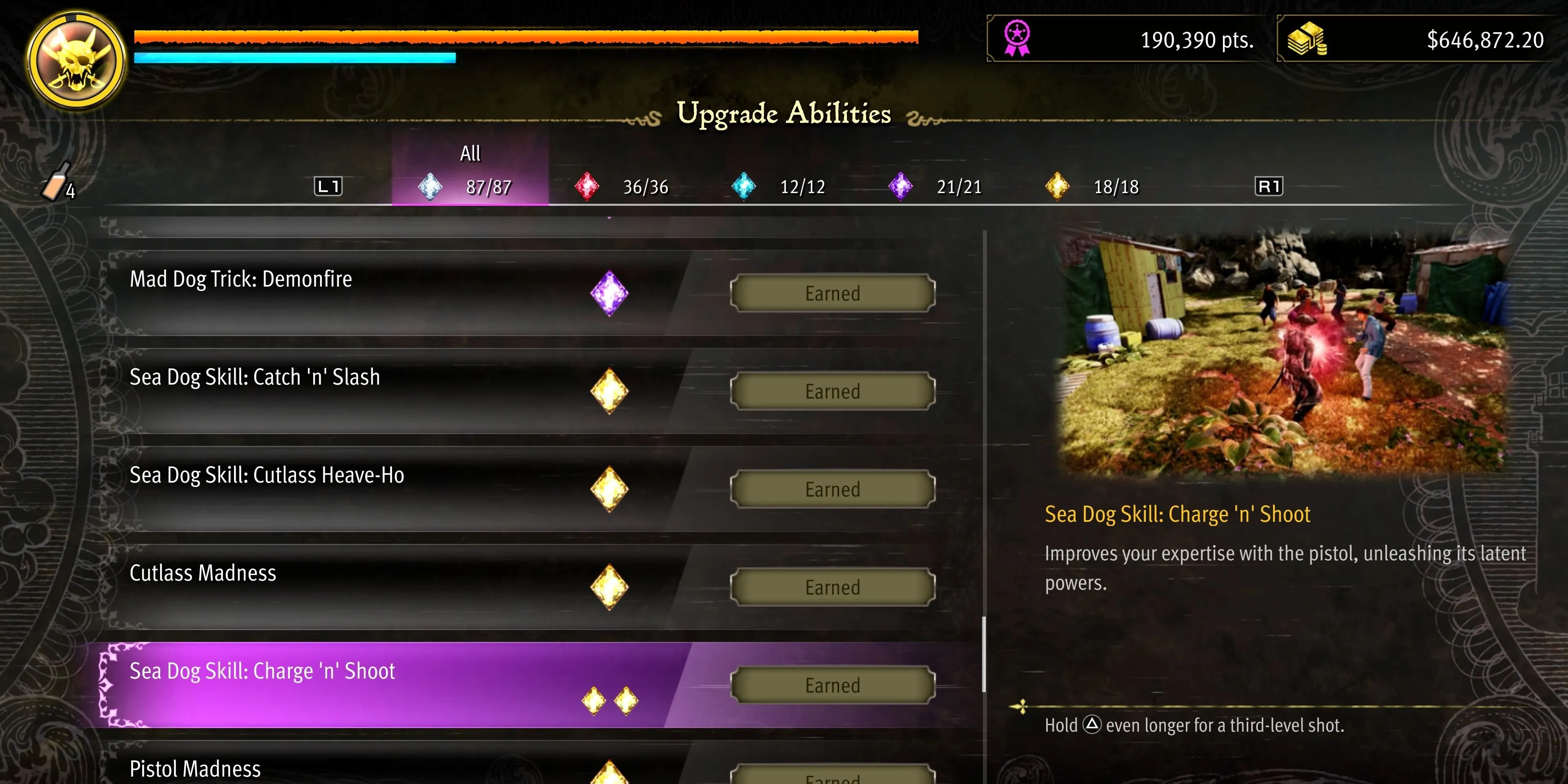The width and height of the screenshot is (1568, 784).
Task: Switch to the yellow gem 18/18 tab
Action: (x=1092, y=186)
